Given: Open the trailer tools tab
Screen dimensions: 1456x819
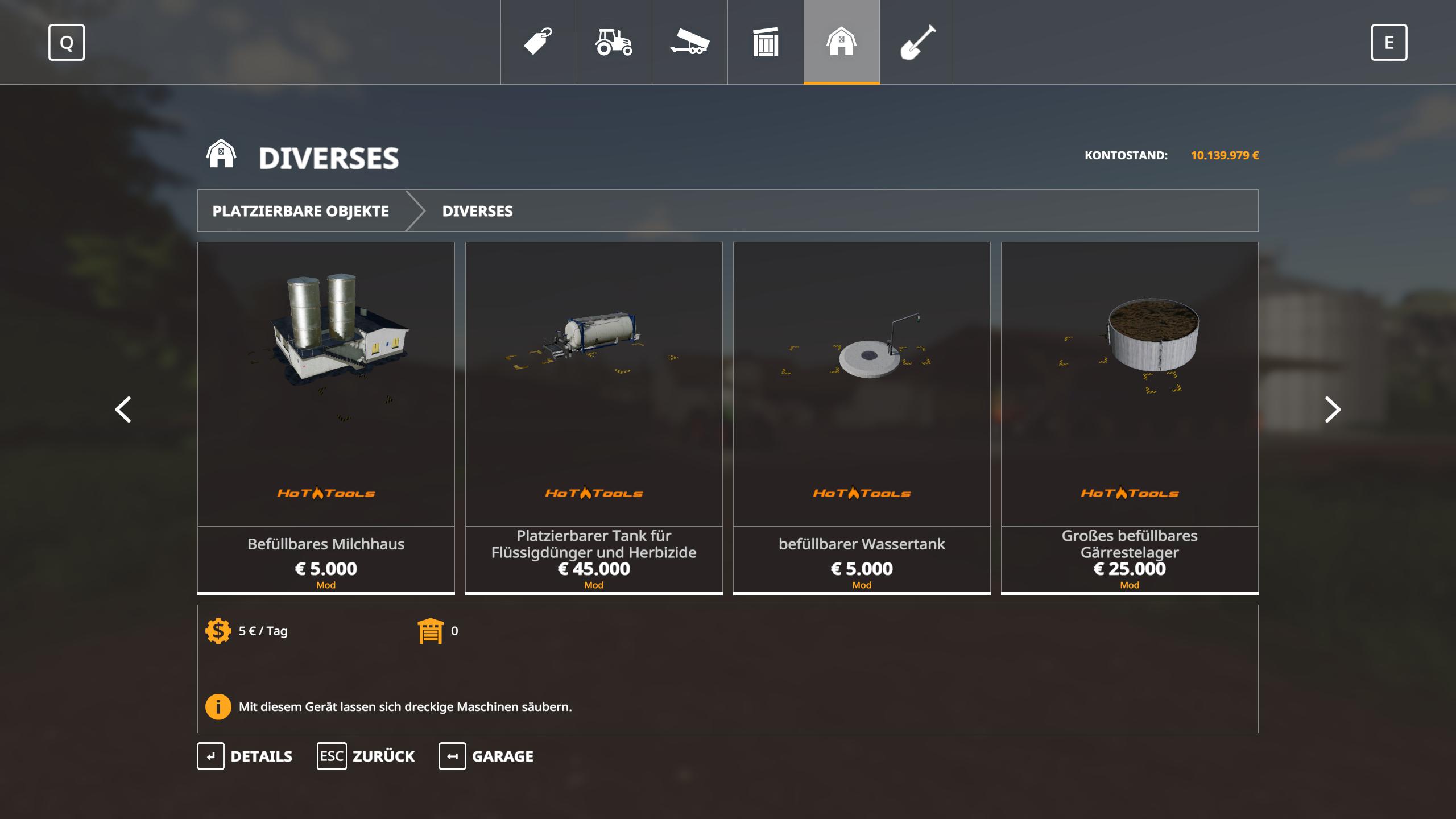Looking at the screenshot, I should pyautogui.click(x=689, y=42).
